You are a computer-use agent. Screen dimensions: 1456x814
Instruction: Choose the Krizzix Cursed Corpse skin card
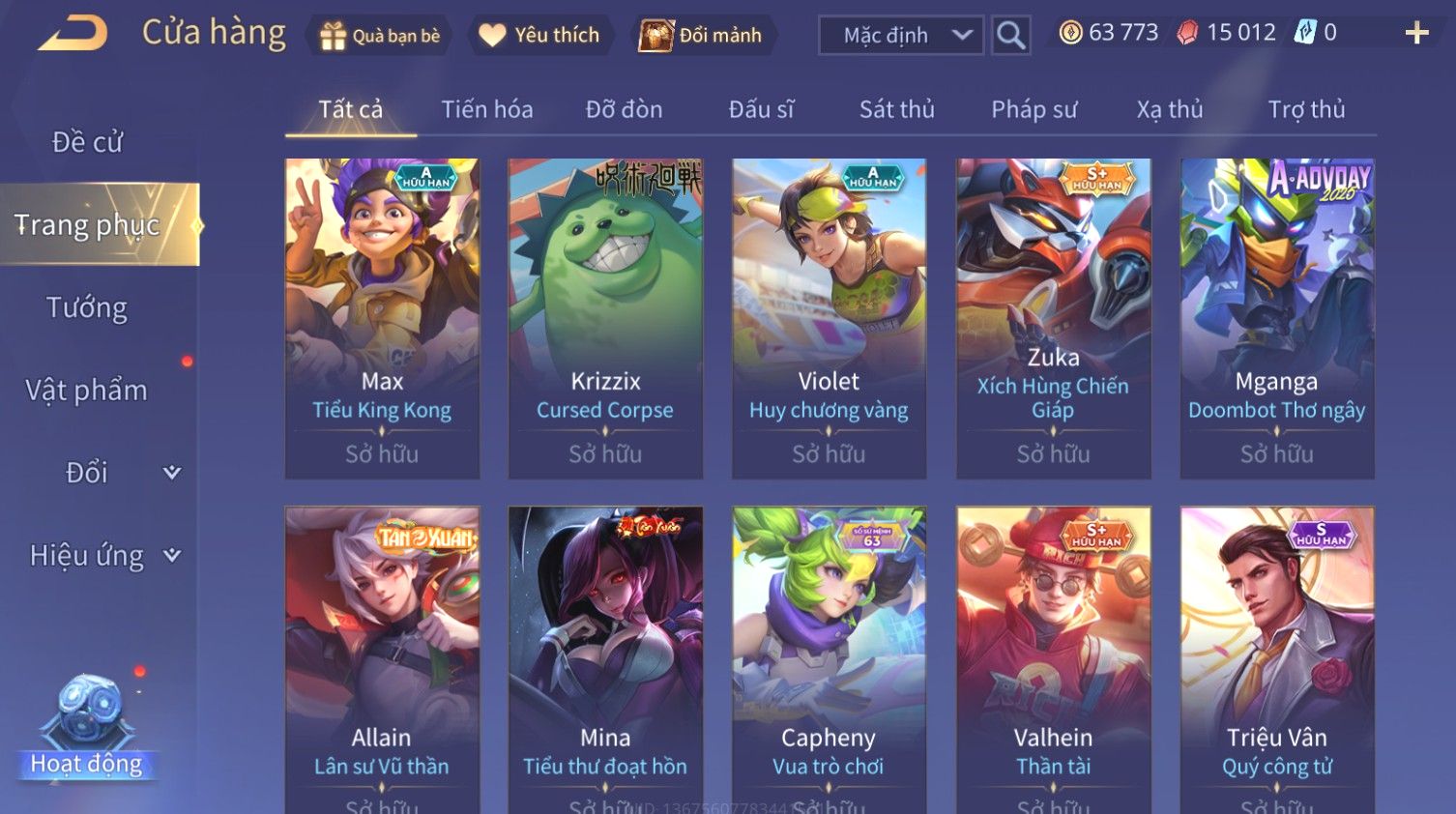(x=605, y=318)
